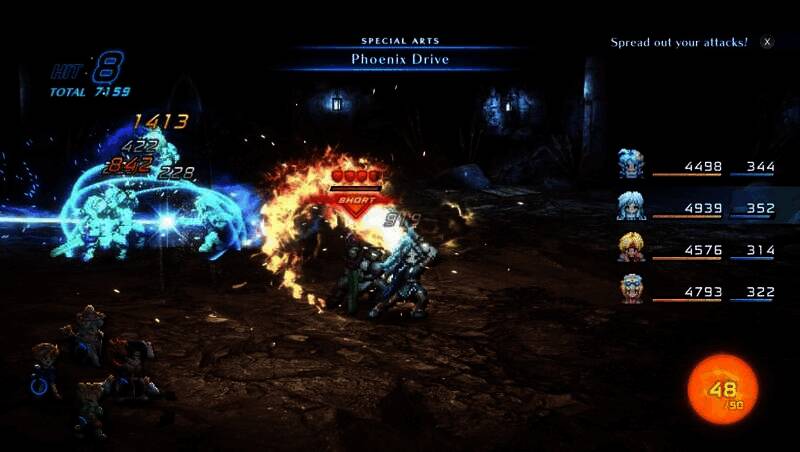
Task: Choose the goggles-wearing party member portrait
Action: pos(631,288)
